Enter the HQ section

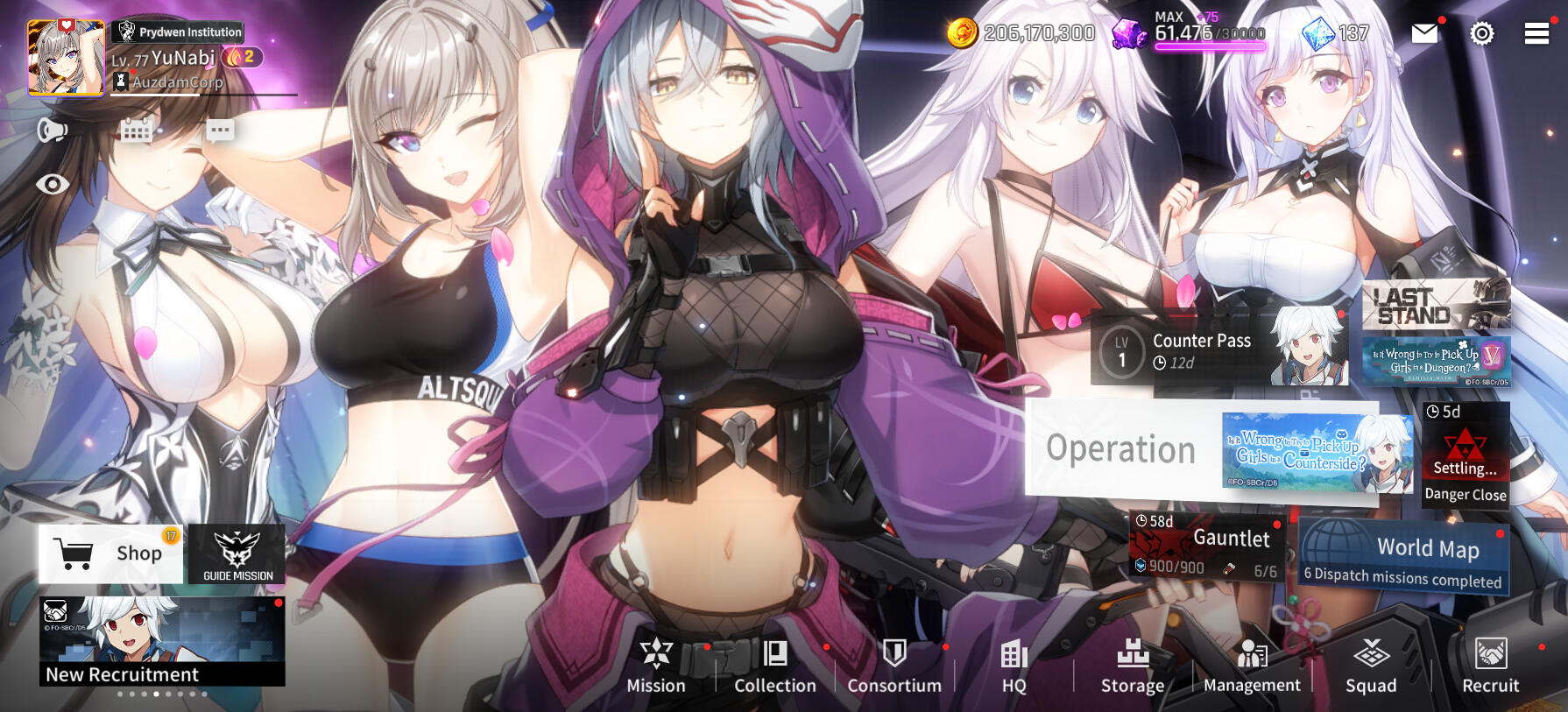1014,666
